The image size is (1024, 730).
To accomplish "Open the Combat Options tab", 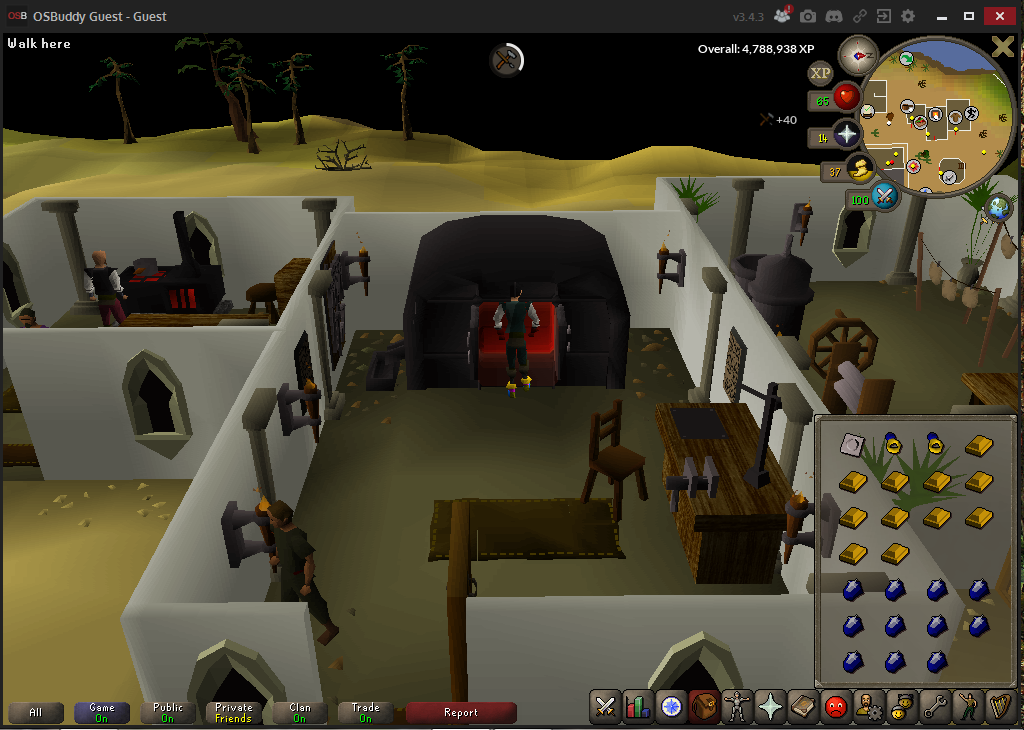I will (x=605, y=707).
